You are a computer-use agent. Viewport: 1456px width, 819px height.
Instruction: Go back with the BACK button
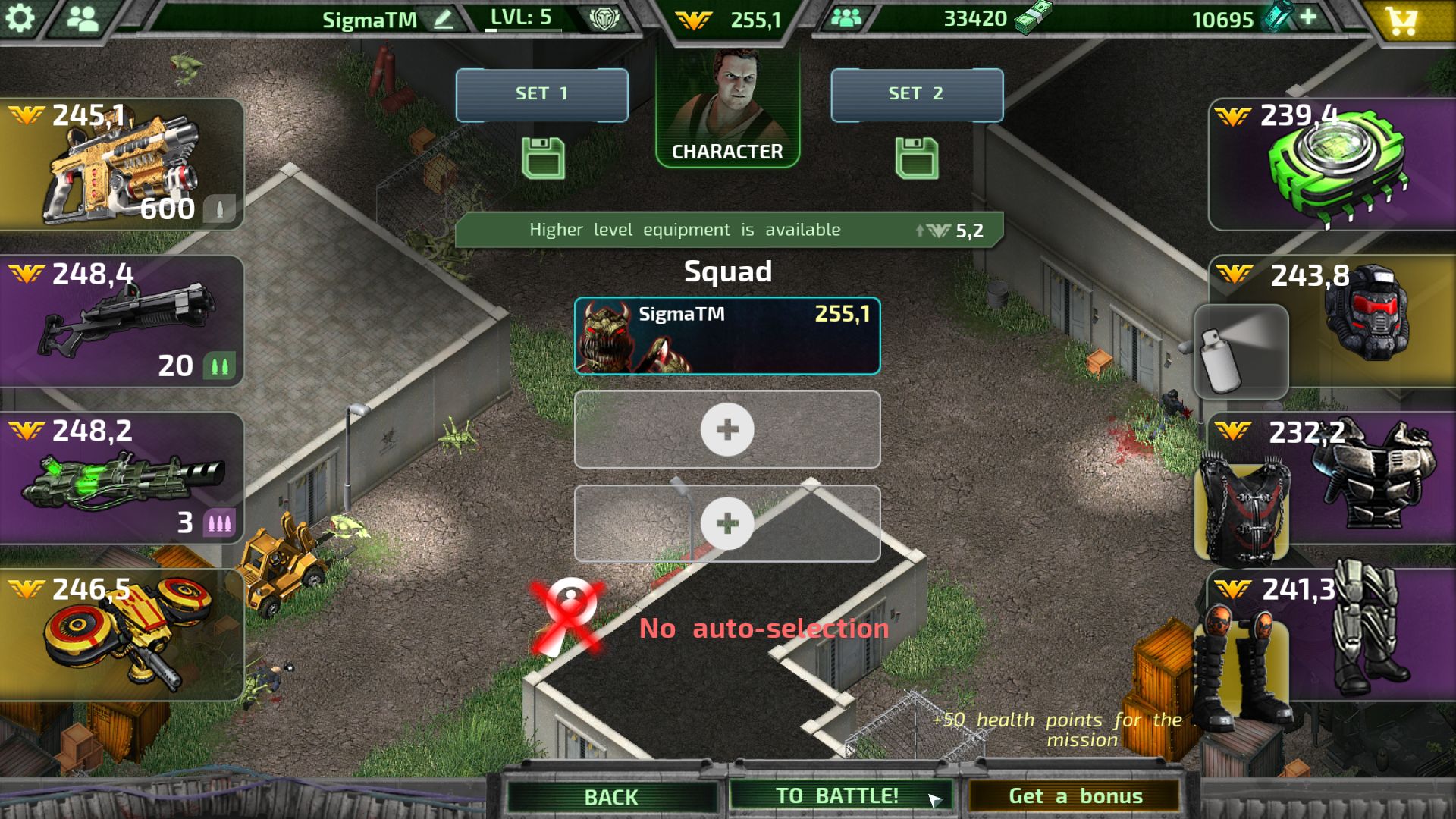coord(611,796)
